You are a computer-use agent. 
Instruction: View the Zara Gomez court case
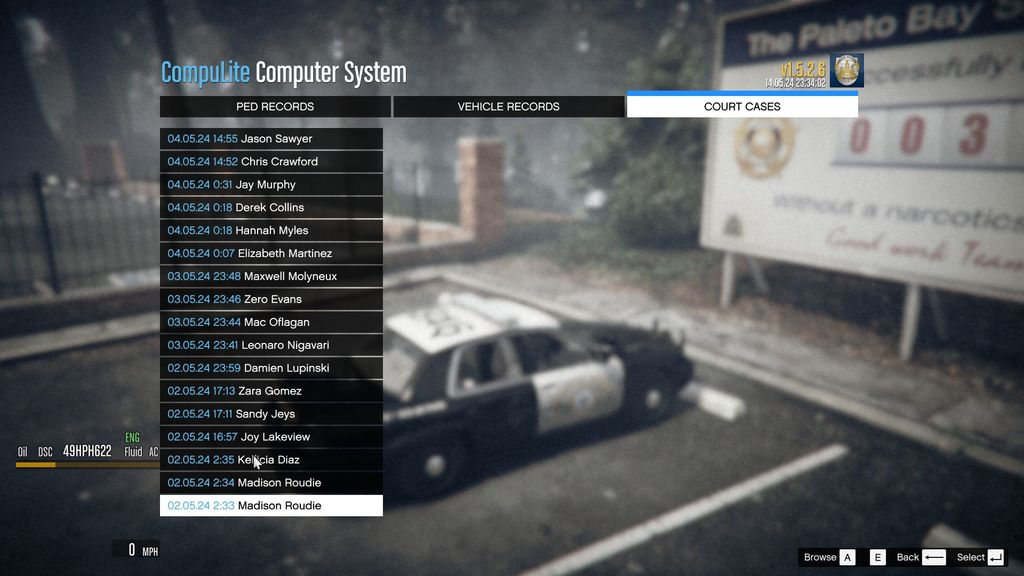coord(271,392)
